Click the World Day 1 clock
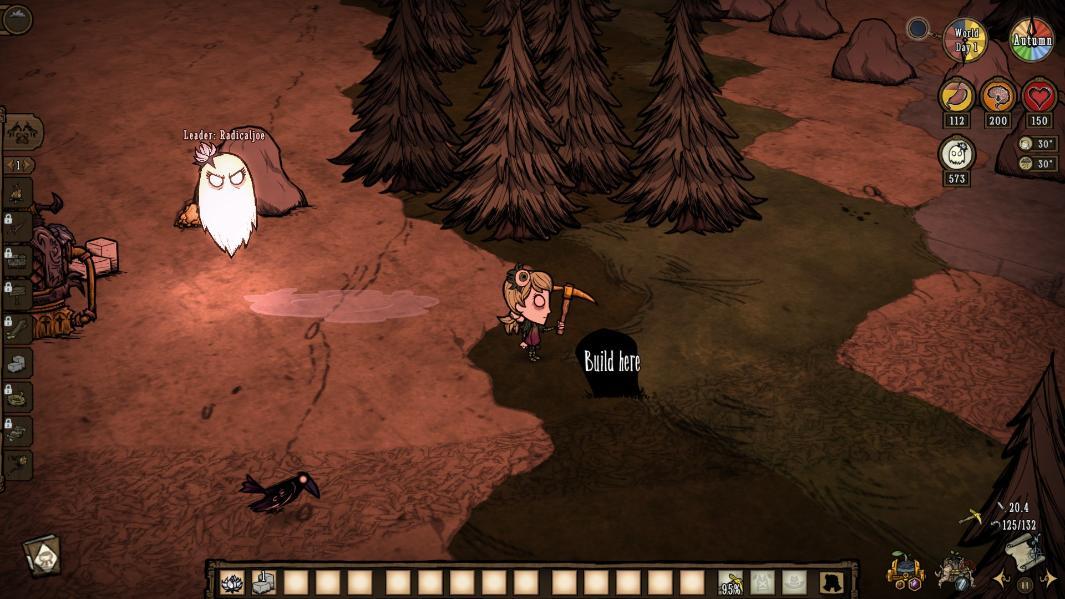 (x=965, y=41)
